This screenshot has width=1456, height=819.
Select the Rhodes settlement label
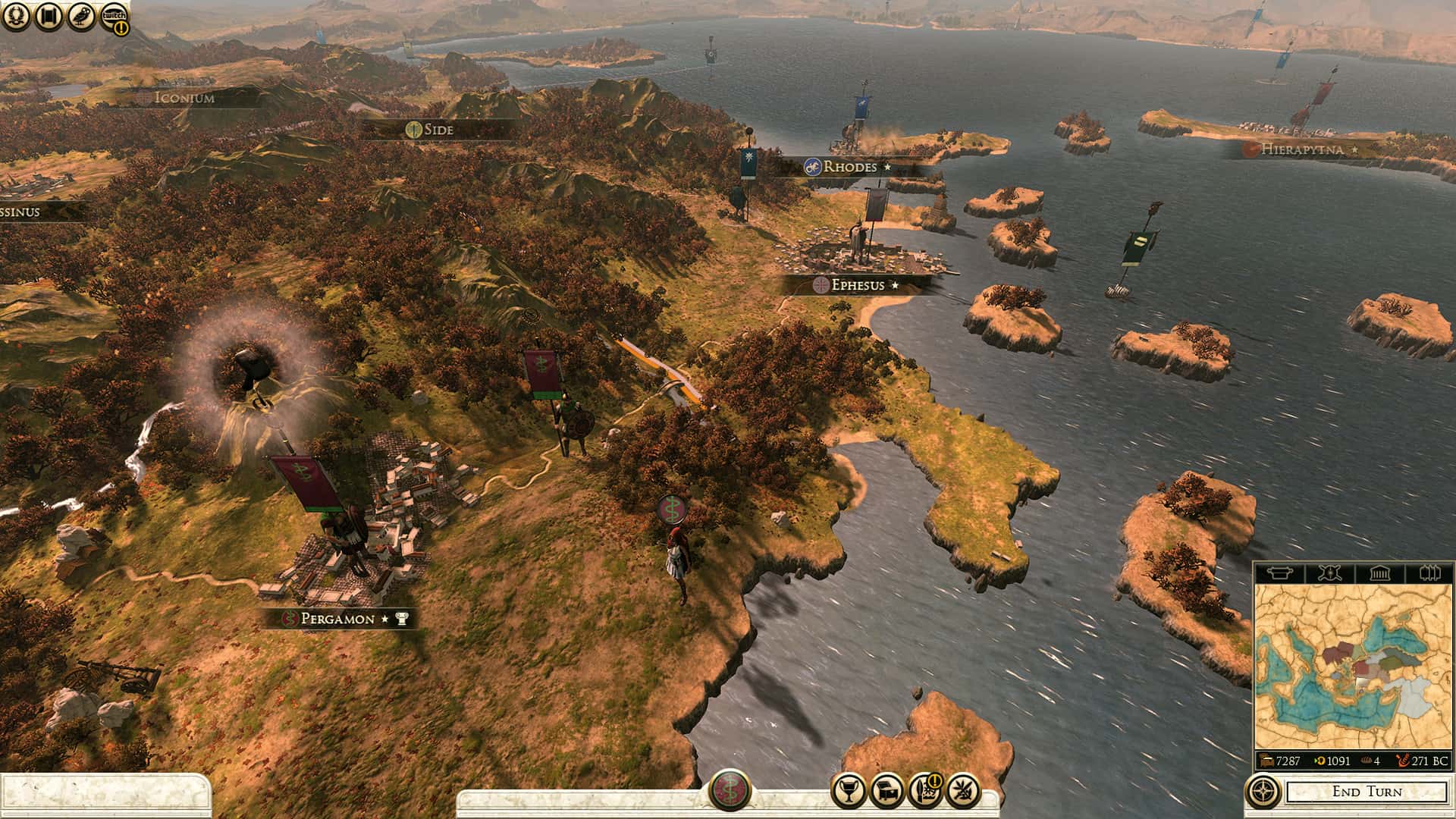click(x=850, y=167)
